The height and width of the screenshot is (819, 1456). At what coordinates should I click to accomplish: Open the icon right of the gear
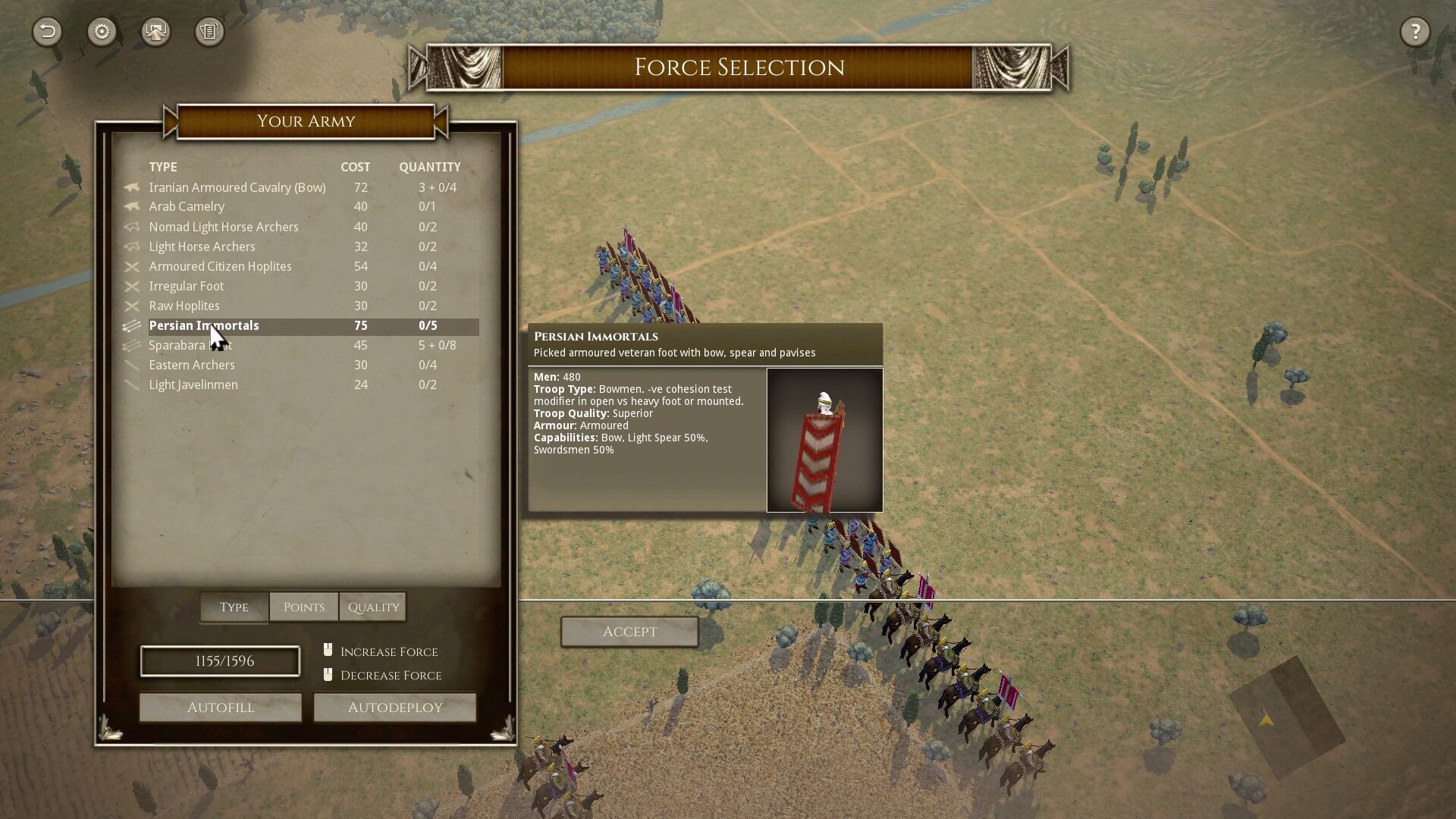point(155,32)
